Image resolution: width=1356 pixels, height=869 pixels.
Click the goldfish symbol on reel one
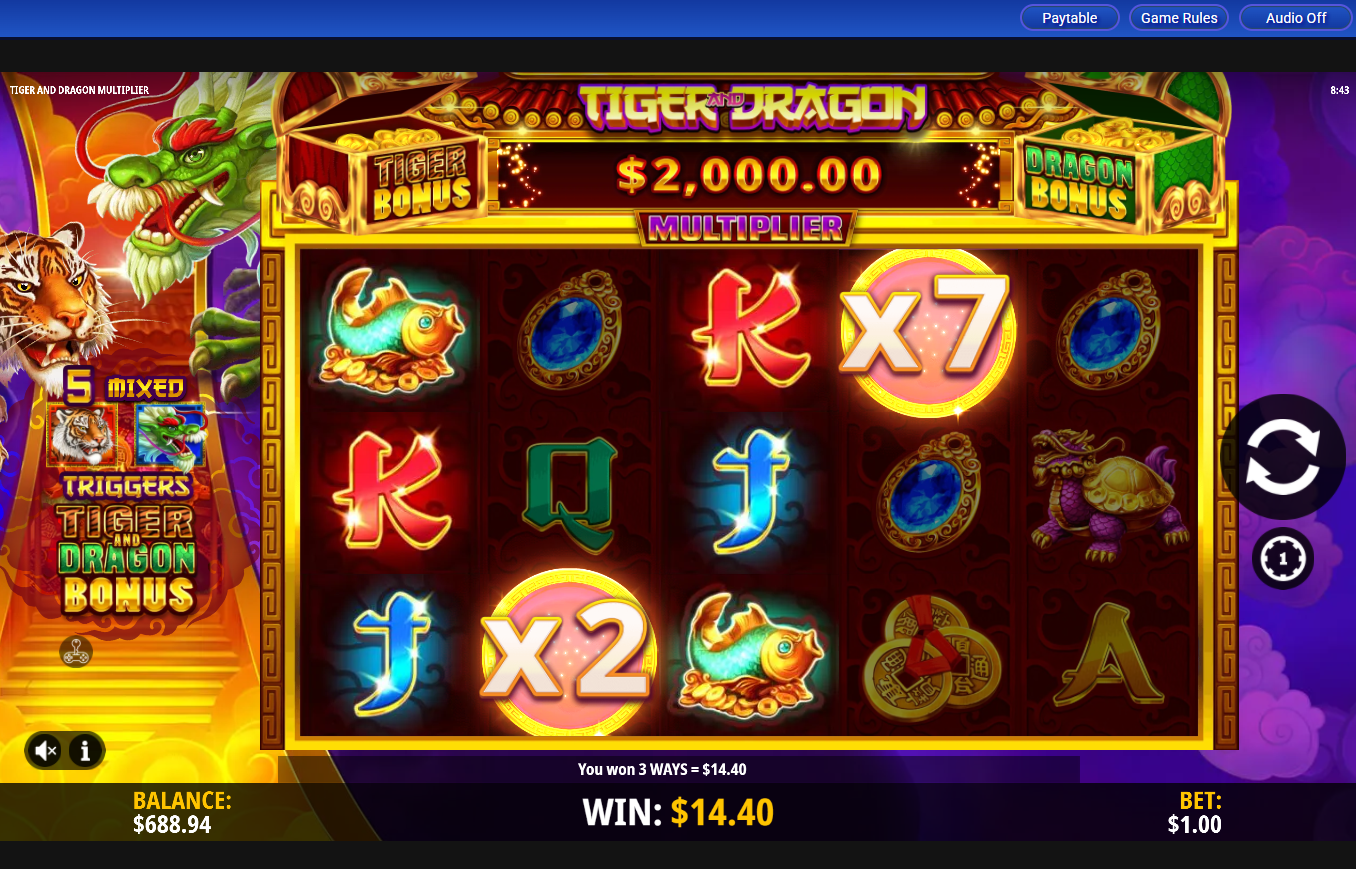391,330
